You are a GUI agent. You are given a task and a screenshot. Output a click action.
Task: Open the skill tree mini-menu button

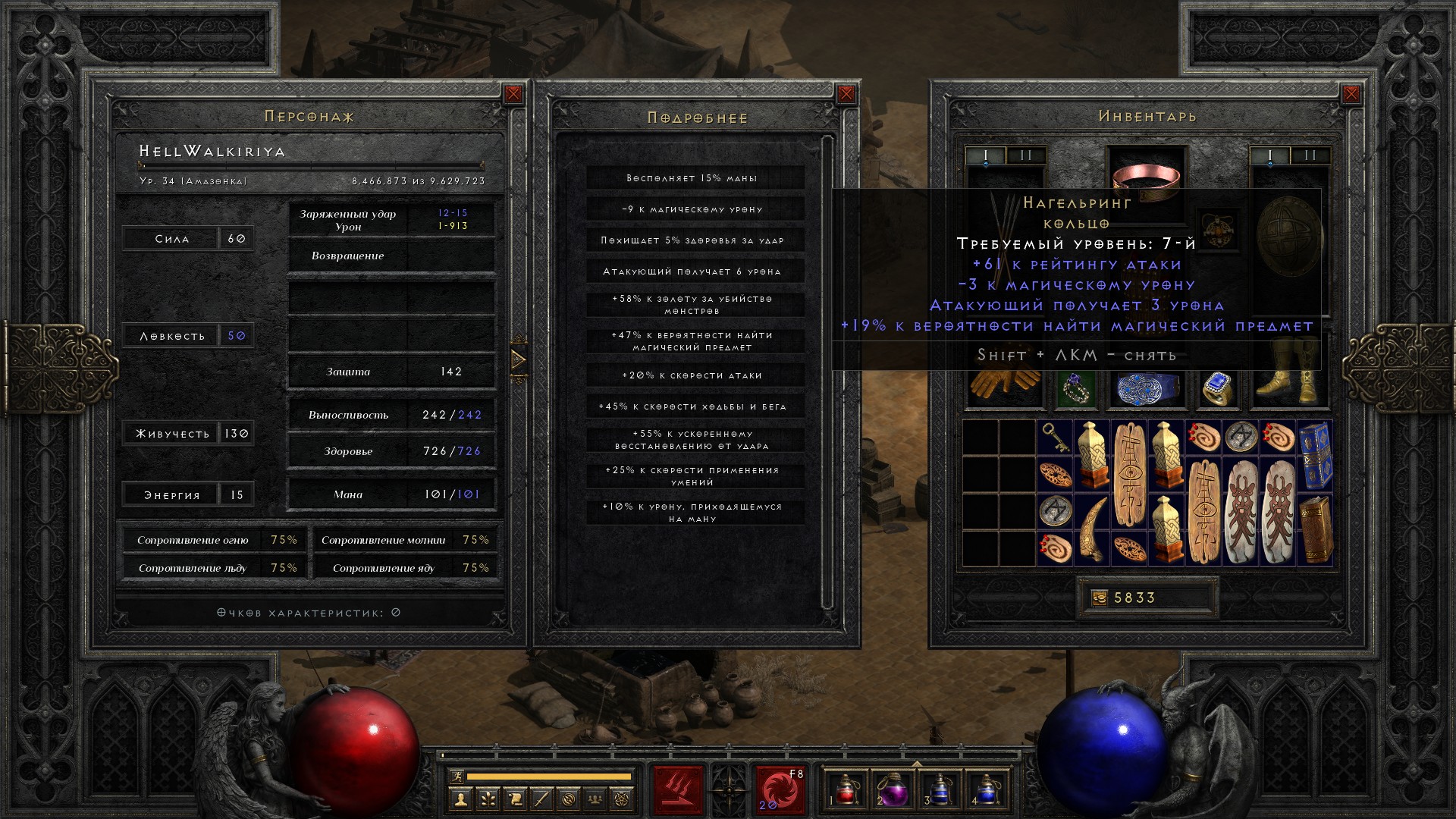pos(487,799)
